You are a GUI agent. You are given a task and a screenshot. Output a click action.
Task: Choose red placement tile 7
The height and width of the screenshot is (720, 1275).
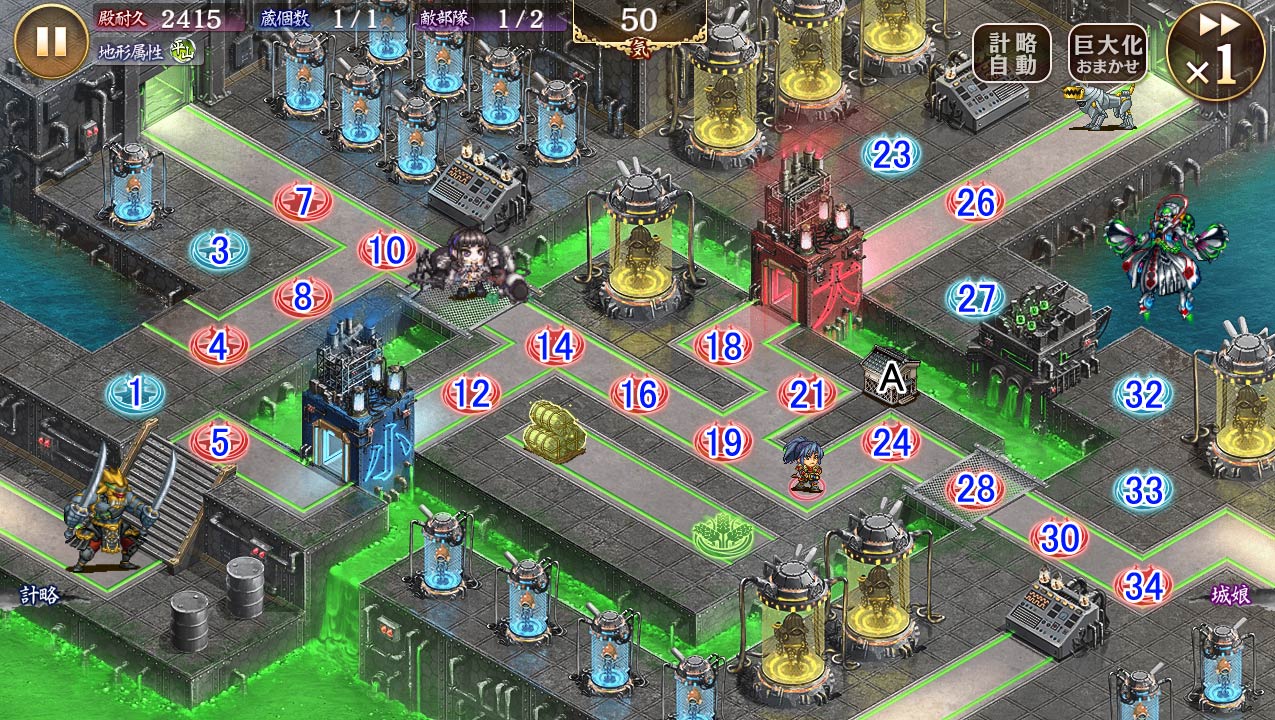[x=304, y=202]
